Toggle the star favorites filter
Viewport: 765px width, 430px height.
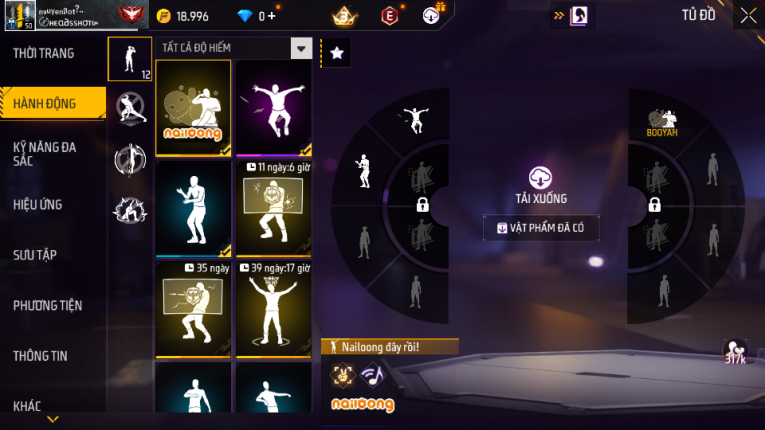coord(336,53)
